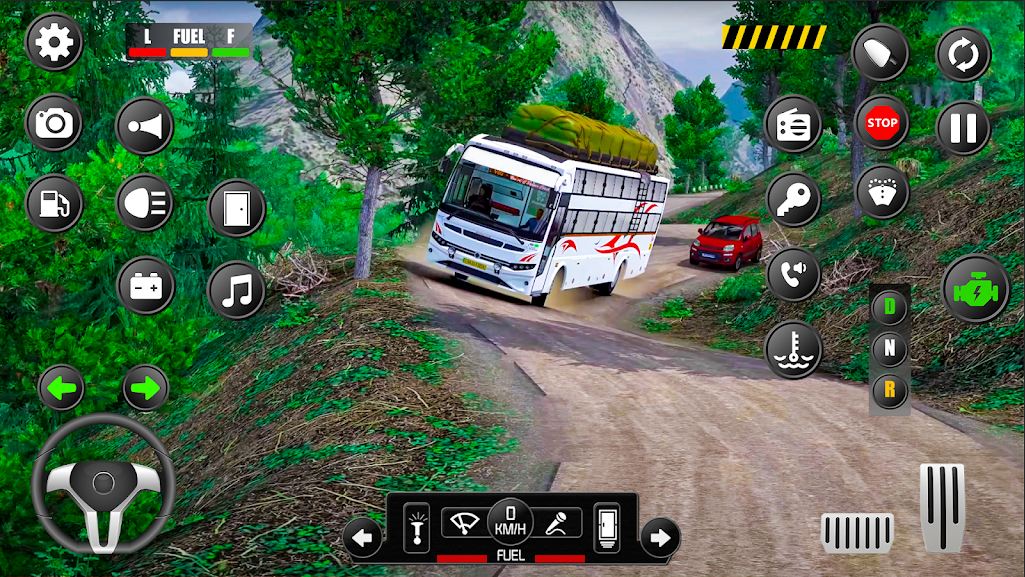This screenshot has height=577, width=1025.
Task: Tap the camera view icon
Action: 54,124
